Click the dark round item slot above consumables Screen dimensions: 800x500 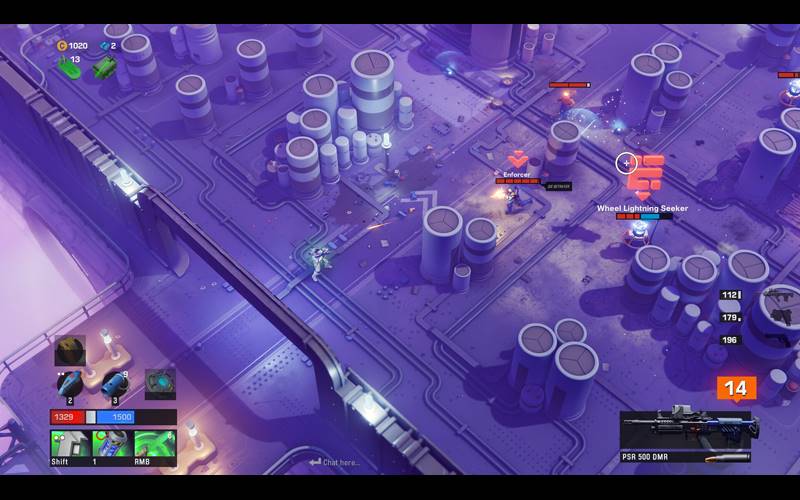pyautogui.click(x=70, y=350)
